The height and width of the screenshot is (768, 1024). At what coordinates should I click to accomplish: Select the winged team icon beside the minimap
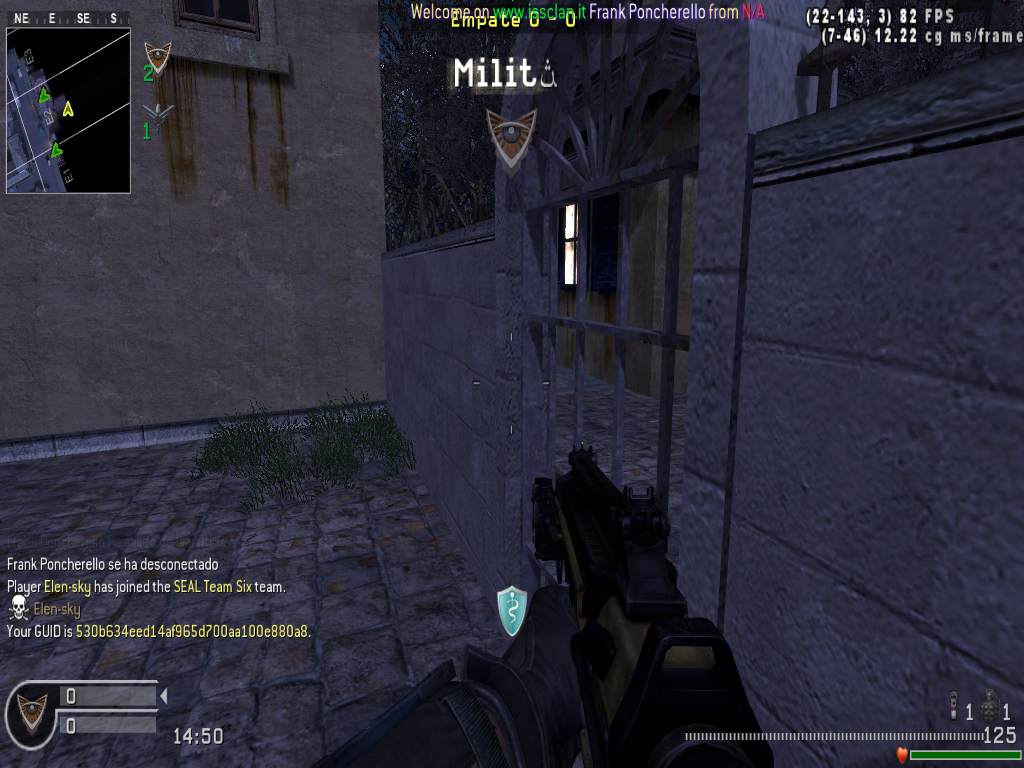157,112
